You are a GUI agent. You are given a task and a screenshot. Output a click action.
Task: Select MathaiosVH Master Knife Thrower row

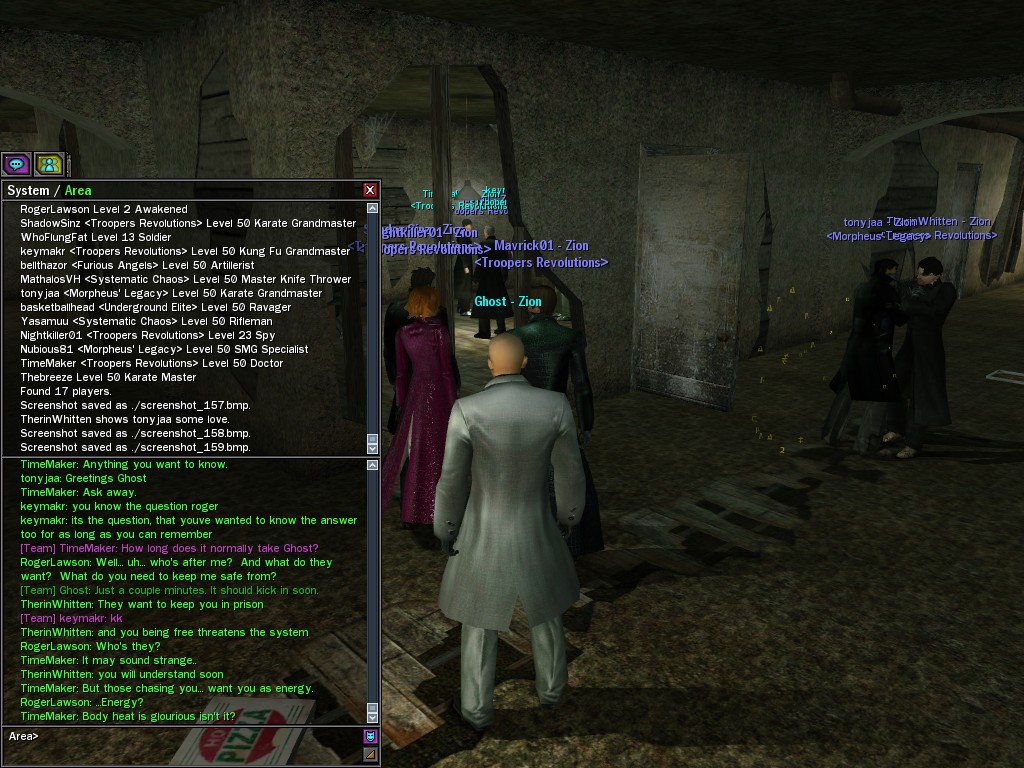pyautogui.click(x=186, y=279)
